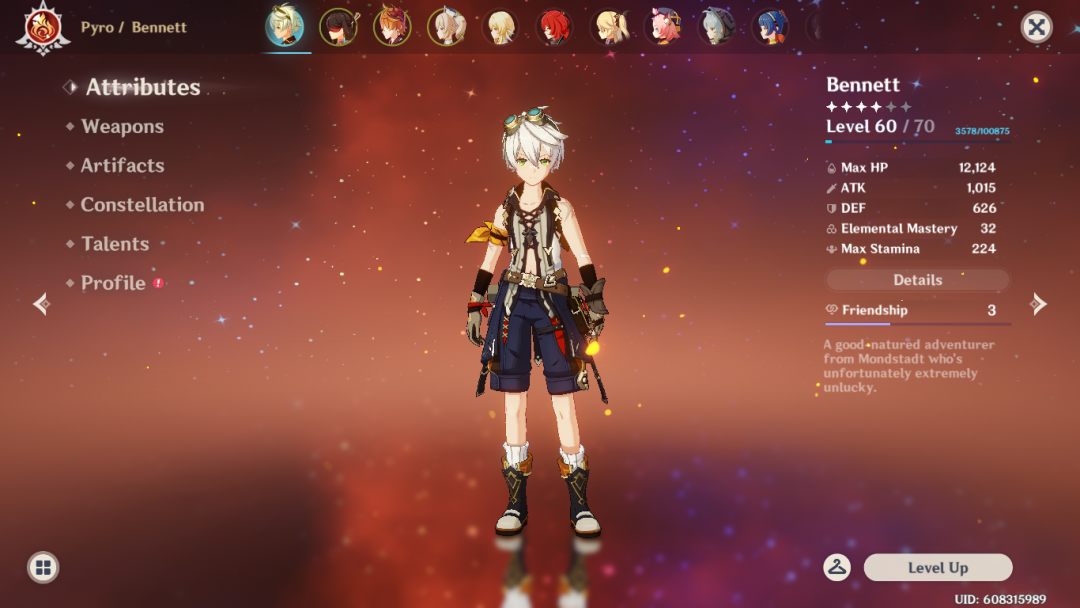Open the Weapons section

122,127
